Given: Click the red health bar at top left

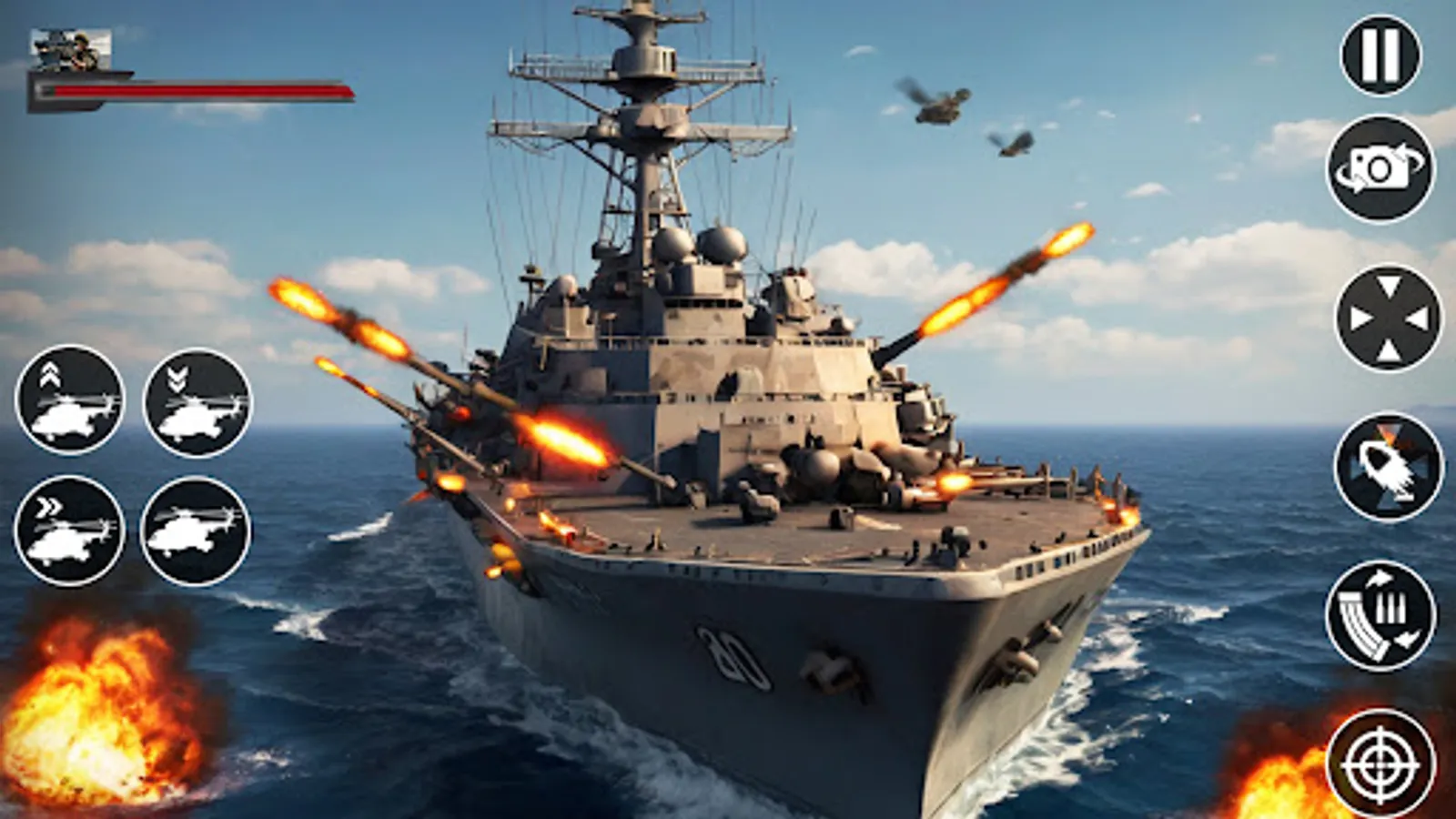Looking at the screenshot, I should pyautogui.click(x=191, y=91).
